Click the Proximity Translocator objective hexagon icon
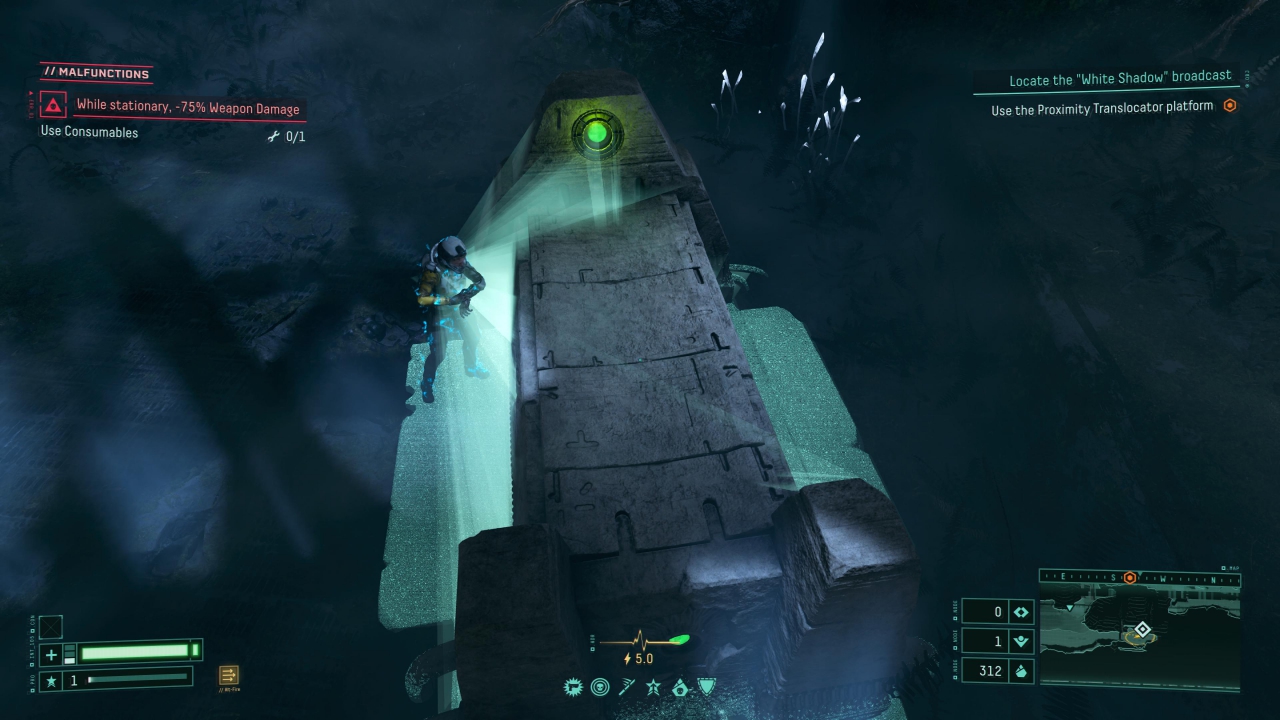The height and width of the screenshot is (720, 1280). coord(1230,106)
